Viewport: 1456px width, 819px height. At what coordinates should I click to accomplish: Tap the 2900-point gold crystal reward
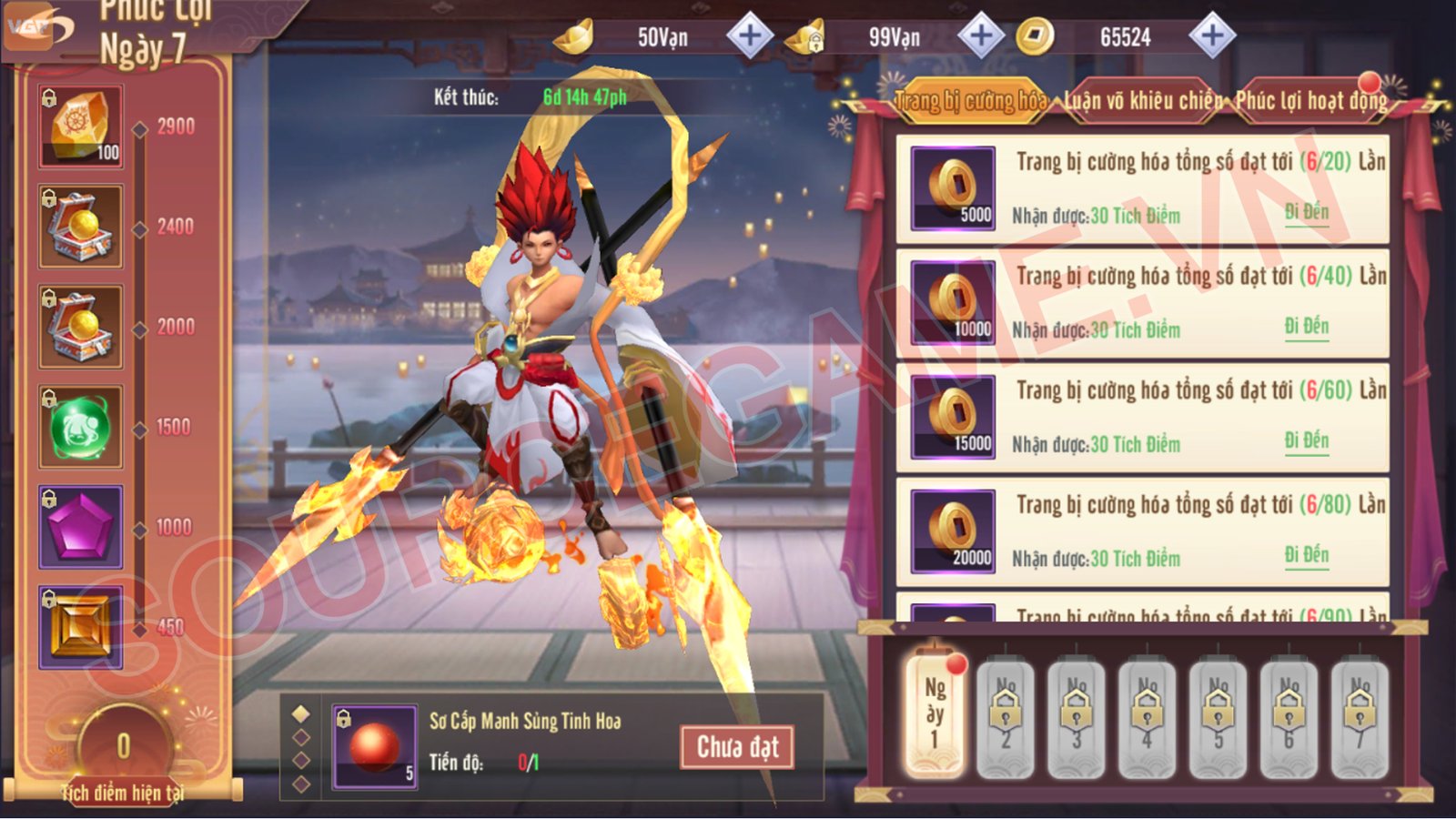(80, 126)
